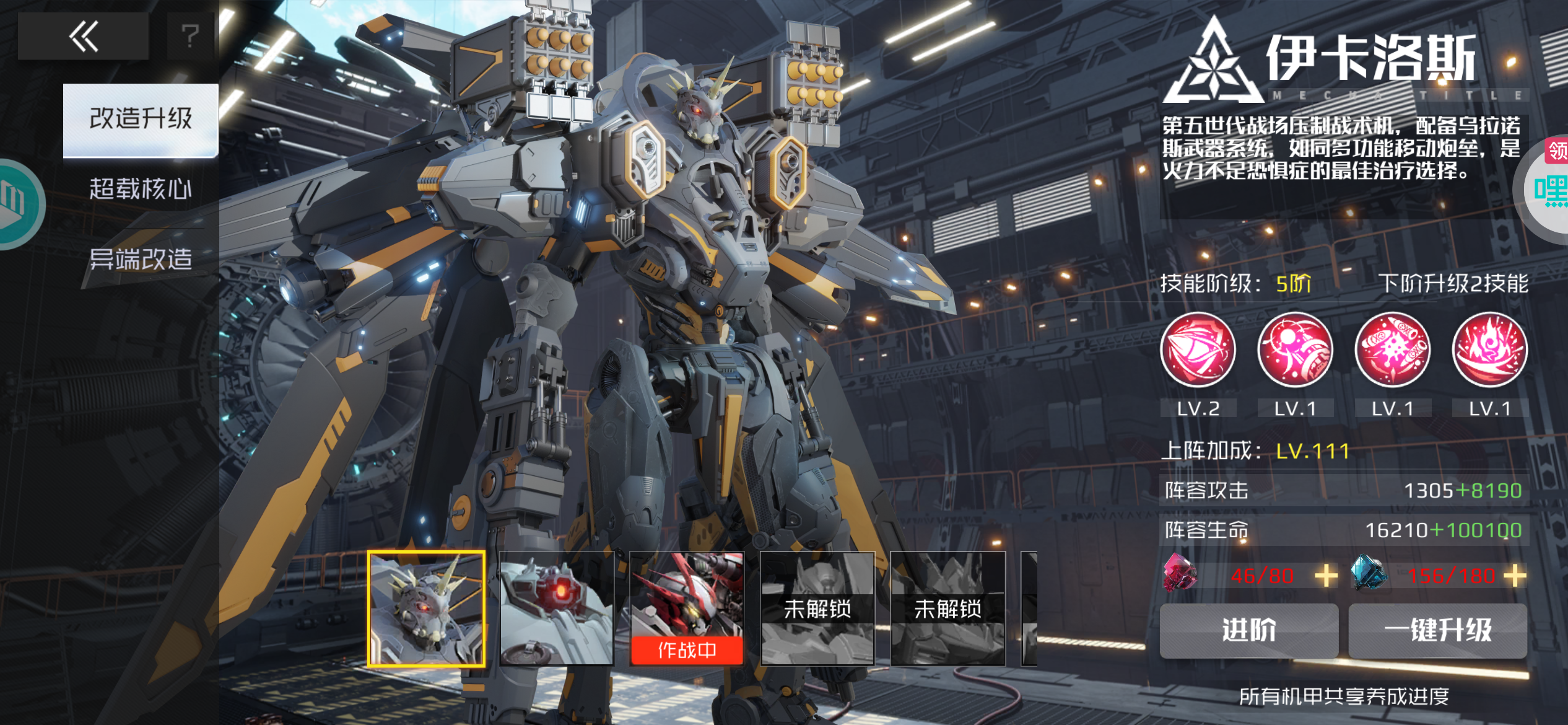Image resolution: width=1568 pixels, height=725 pixels.
Task: Select the second skill icon with orb
Action: [1295, 350]
